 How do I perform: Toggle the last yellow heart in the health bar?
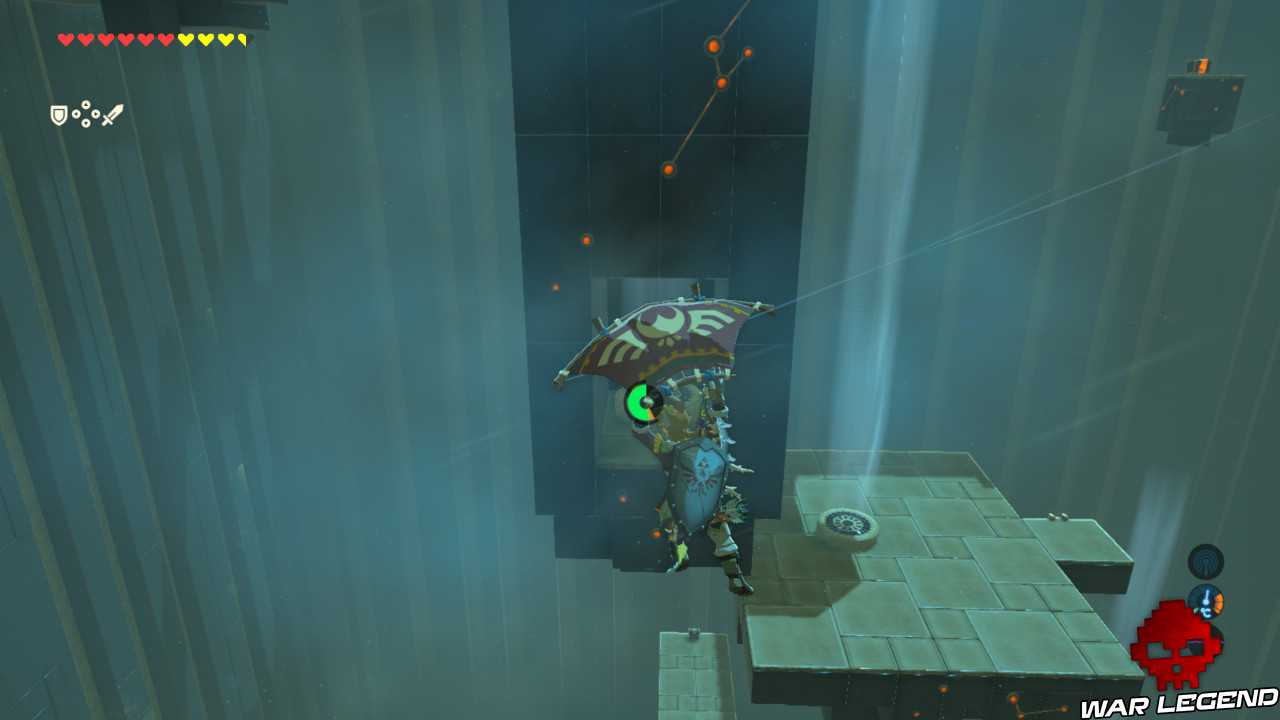[x=243, y=40]
